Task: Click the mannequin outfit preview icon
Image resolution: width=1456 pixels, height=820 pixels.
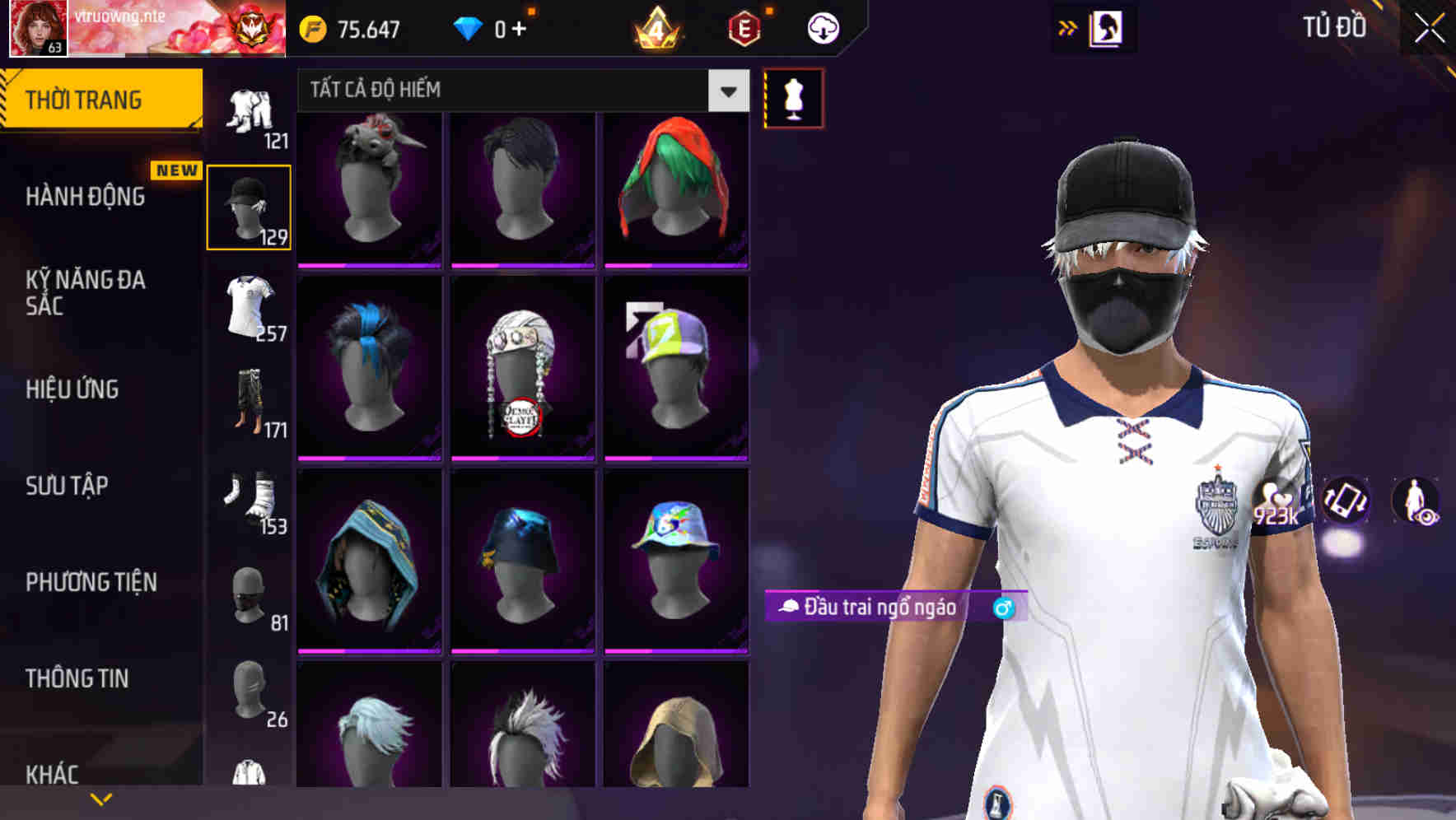Action: click(x=793, y=97)
